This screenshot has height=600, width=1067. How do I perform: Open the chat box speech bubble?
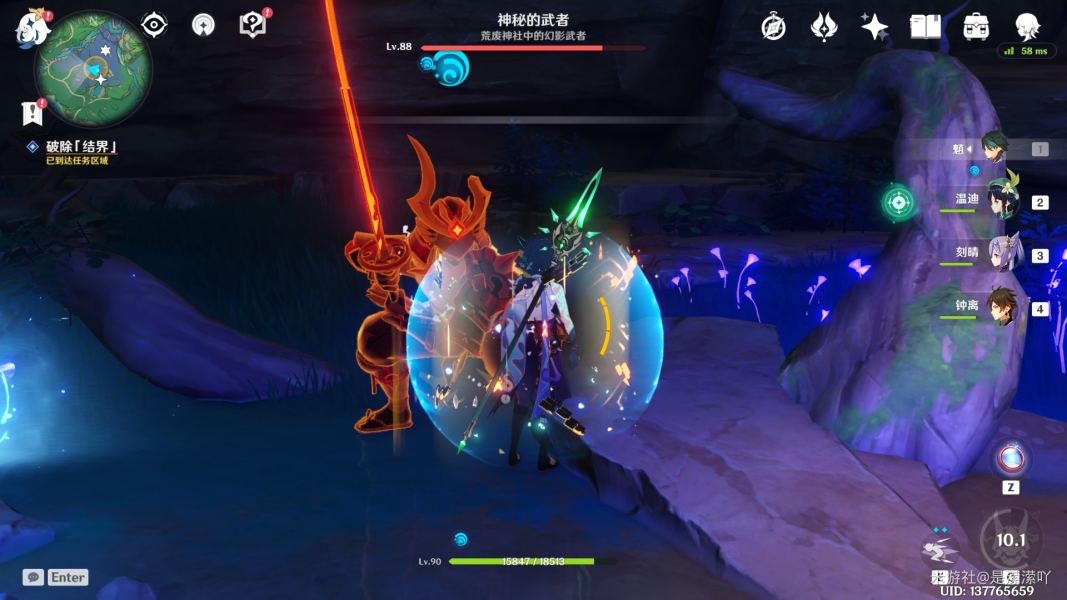pyautogui.click(x=33, y=577)
